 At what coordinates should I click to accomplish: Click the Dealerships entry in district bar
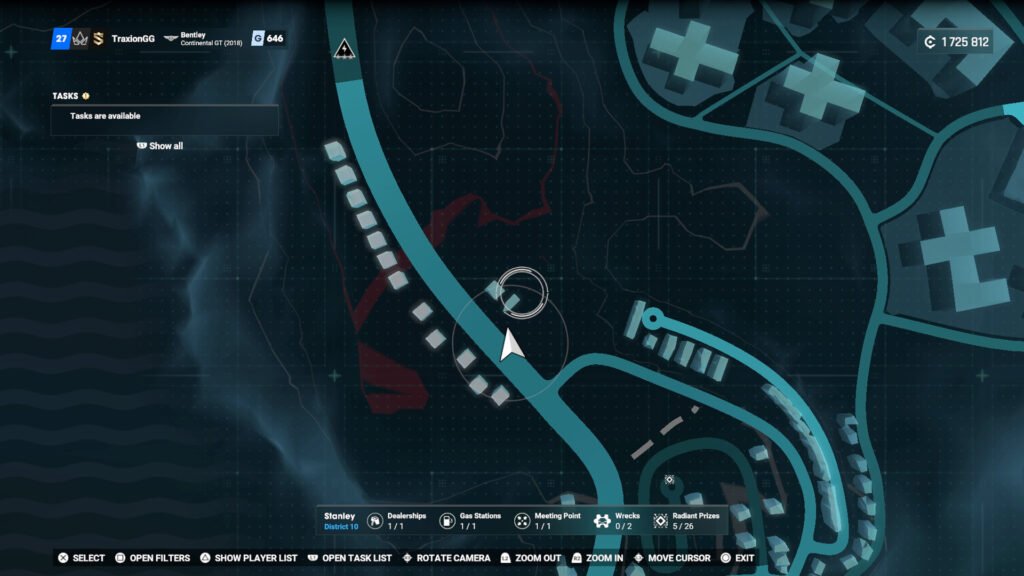(396, 521)
